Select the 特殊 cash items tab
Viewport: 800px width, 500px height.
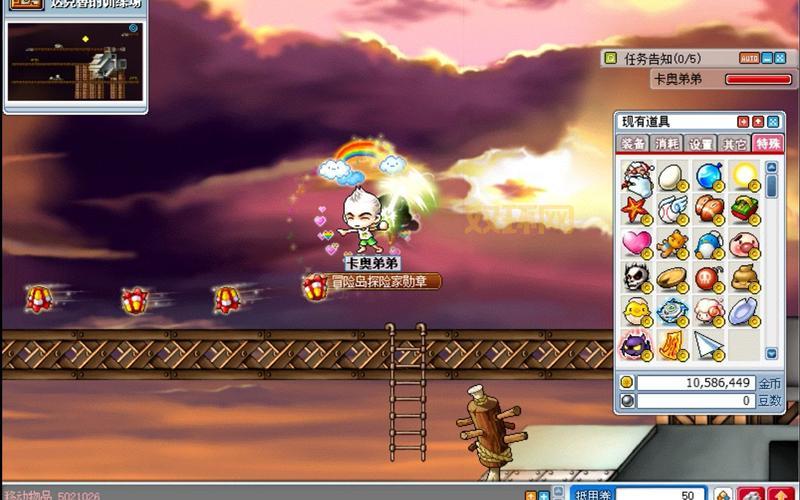[768, 144]
